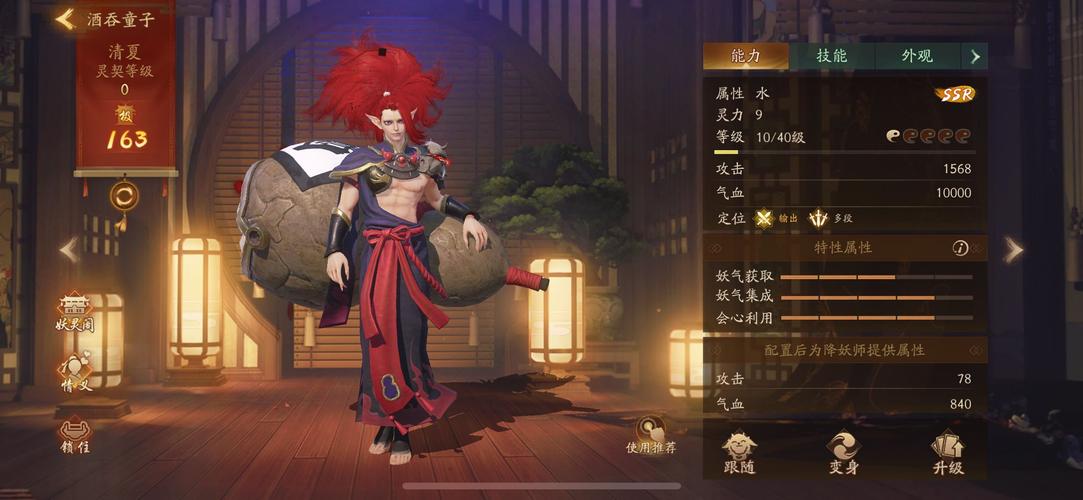Open the 情义 icon
Image resolution: width=1083 pixels, height=500 pixels.
tap(76, 373)
